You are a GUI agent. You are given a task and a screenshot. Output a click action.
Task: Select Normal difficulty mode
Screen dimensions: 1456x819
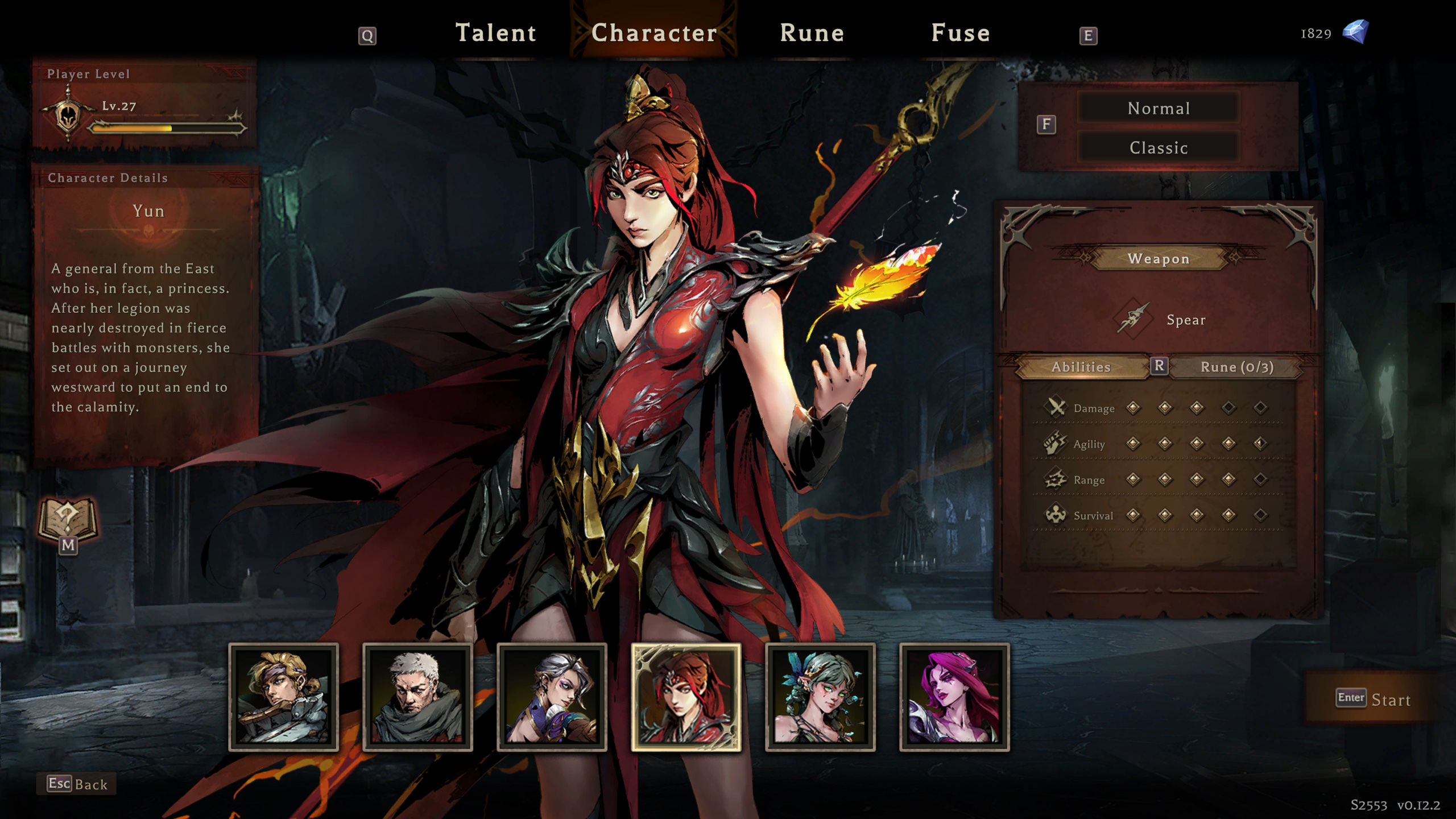1158,108
